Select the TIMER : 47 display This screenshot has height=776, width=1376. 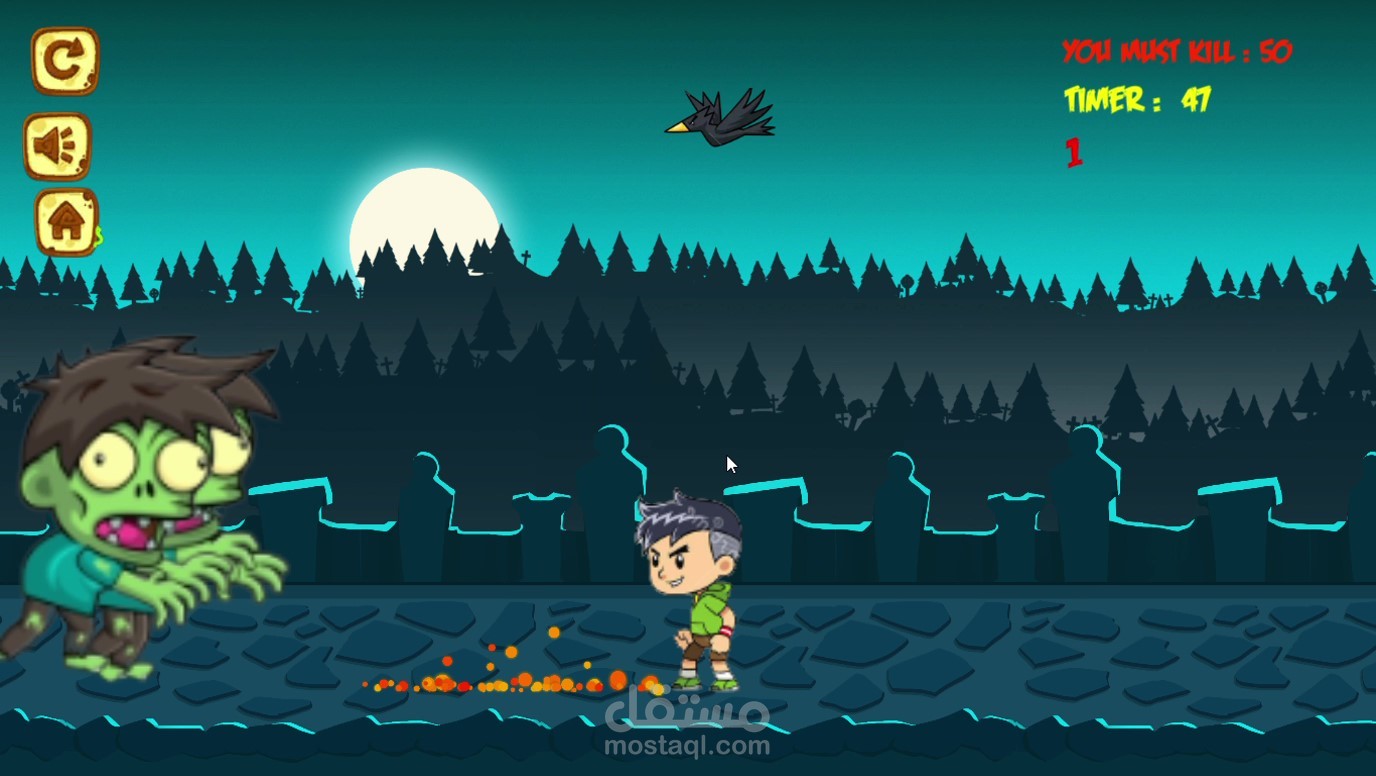click(1137, 100)
